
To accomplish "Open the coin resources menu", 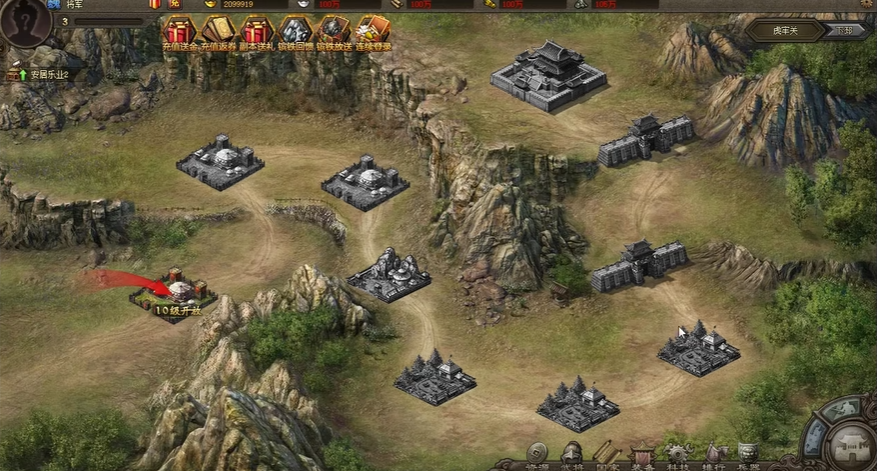I will (x=538, y=455).
